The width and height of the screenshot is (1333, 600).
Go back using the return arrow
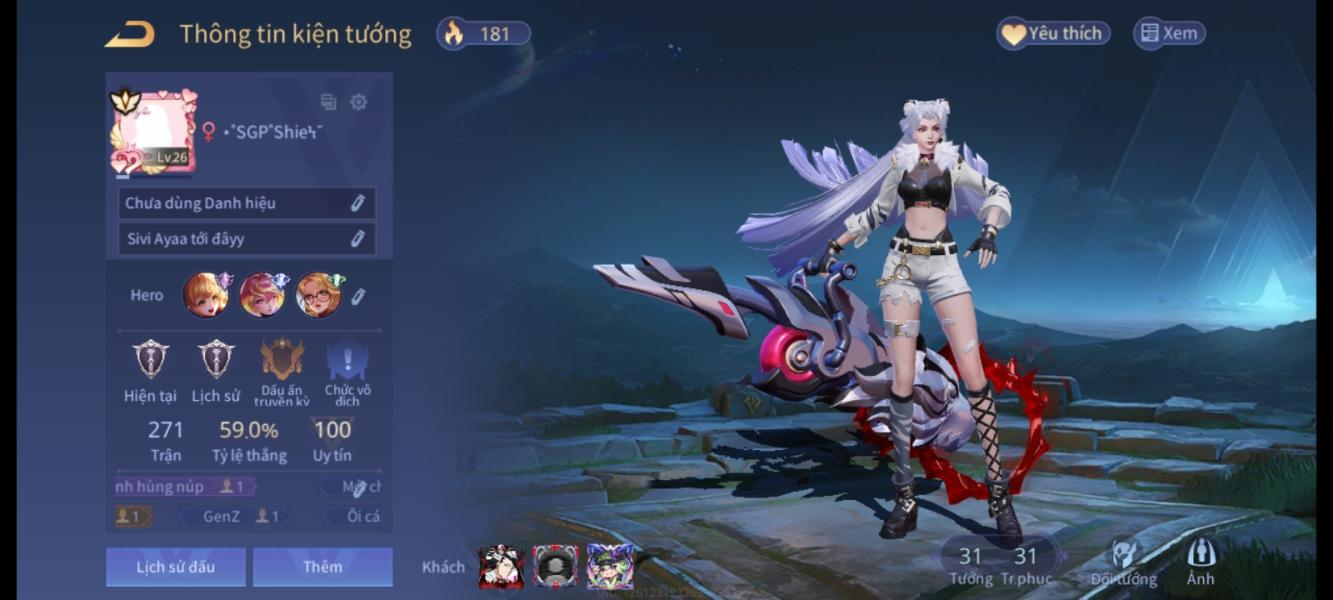130,34
